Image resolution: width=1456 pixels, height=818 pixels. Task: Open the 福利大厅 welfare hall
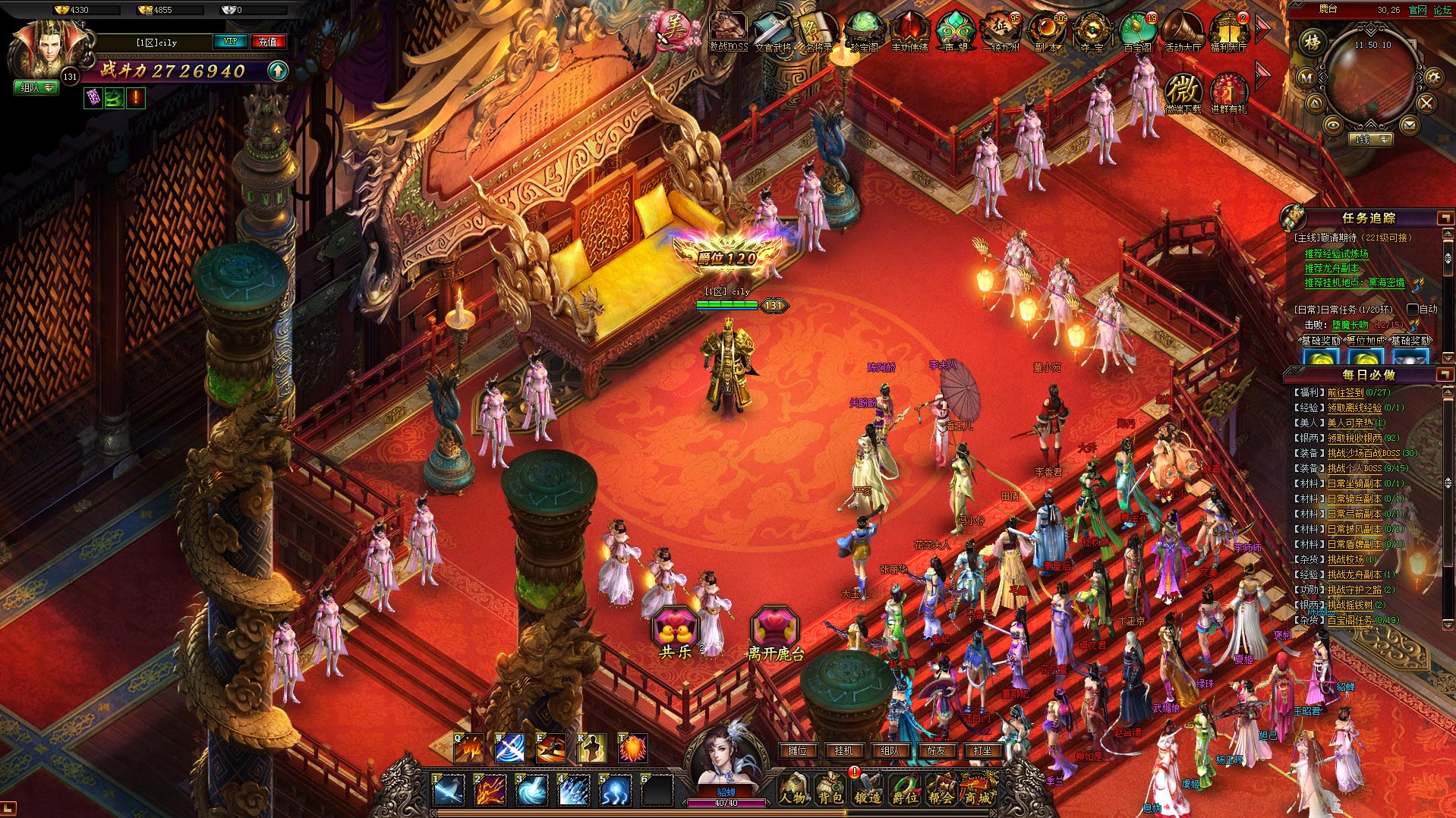point(1228,31)
